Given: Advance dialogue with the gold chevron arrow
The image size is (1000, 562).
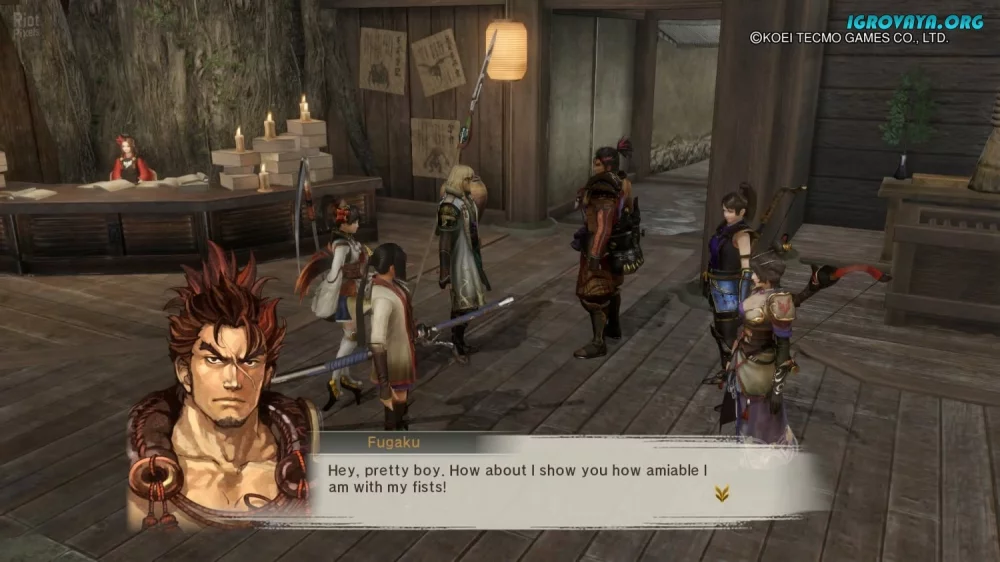Looking at the screenshot, I should tap(721, 492).
